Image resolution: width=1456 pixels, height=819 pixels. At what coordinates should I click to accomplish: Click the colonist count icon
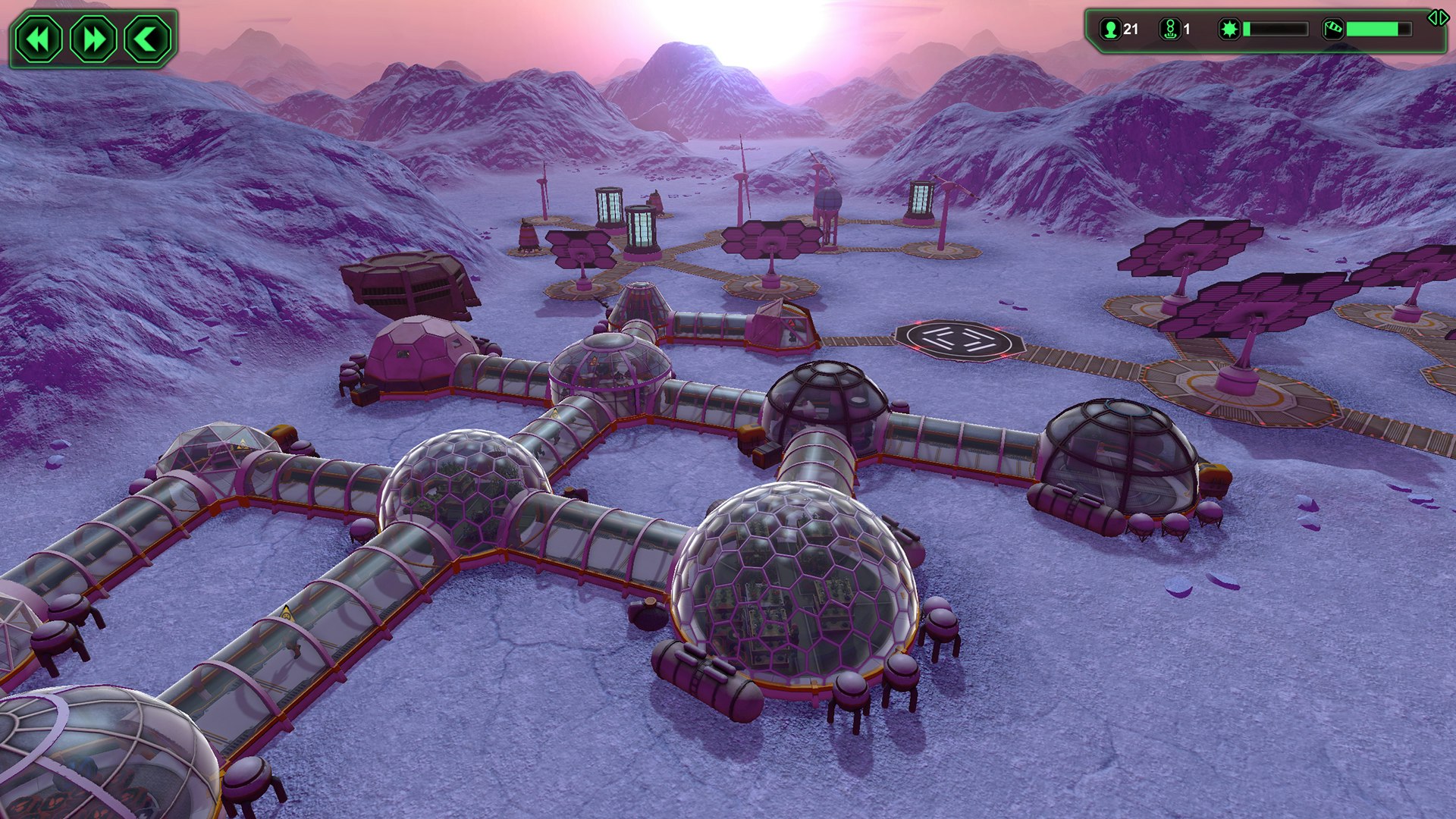pos(1110,29)
